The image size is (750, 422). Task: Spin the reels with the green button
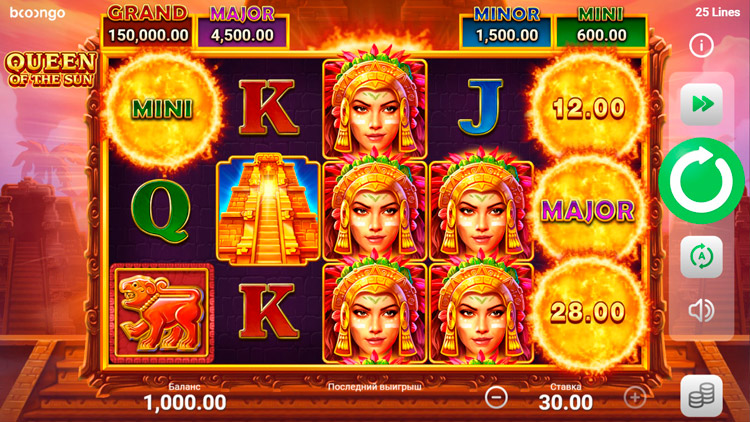(701, 181)
